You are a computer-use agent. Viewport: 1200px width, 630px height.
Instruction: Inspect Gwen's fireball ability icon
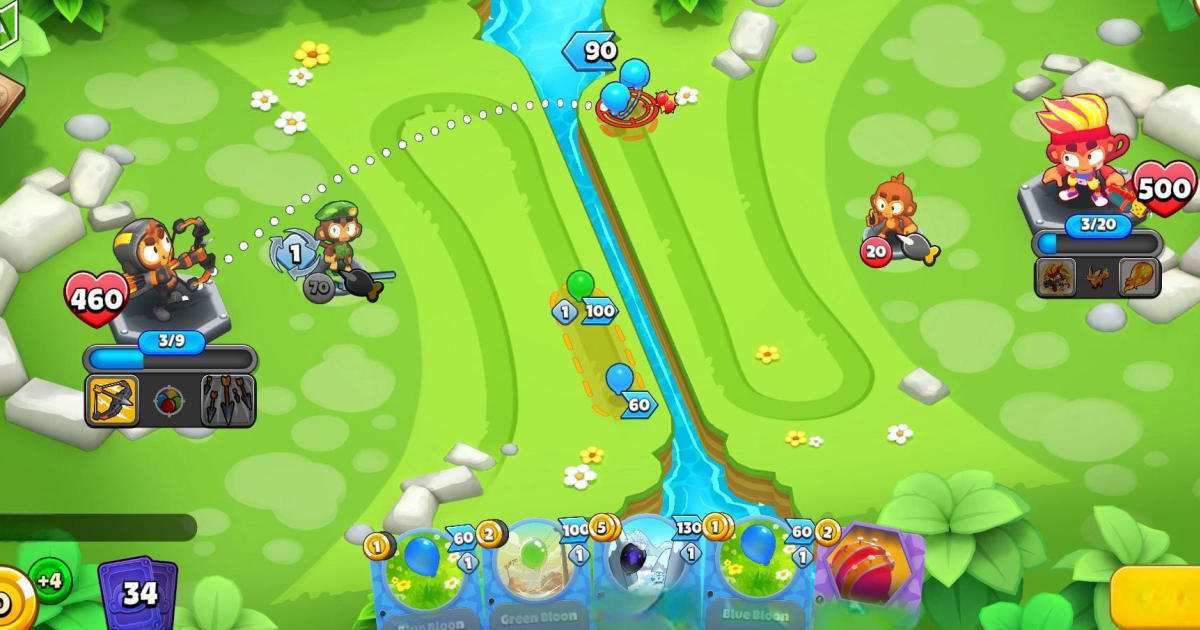(x=1139, y=275)
